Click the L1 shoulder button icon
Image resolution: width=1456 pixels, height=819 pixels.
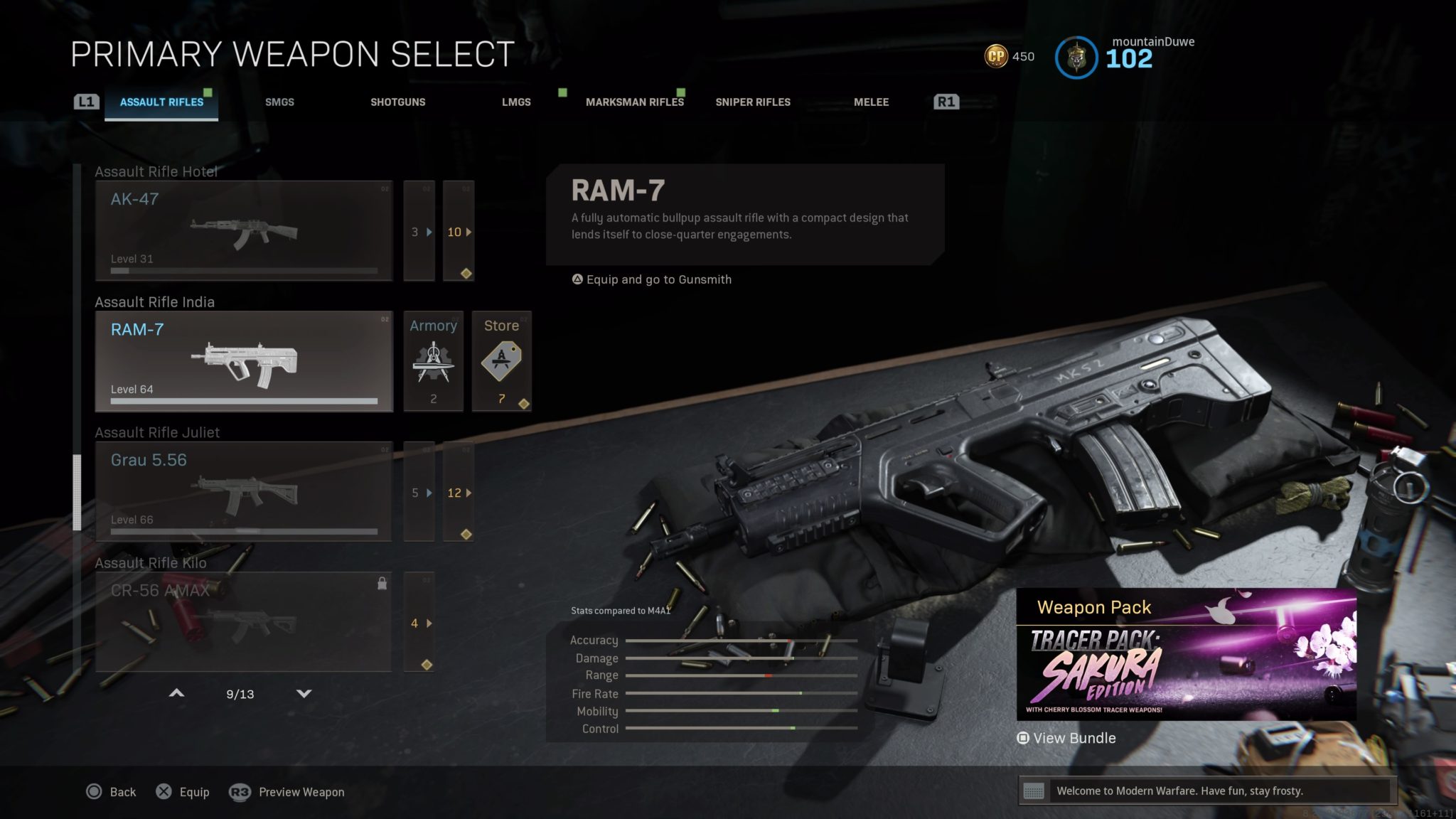(x=87, y=101)
